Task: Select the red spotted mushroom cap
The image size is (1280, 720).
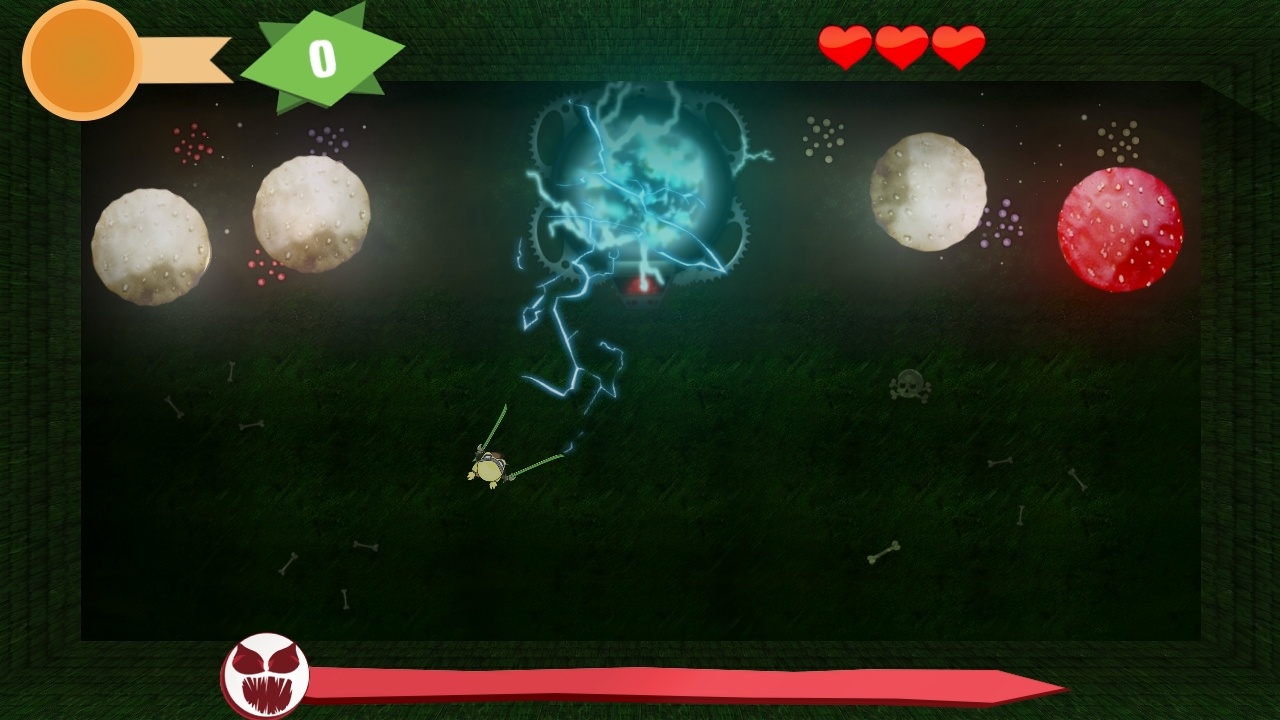Action: [x=1118, y=228]
